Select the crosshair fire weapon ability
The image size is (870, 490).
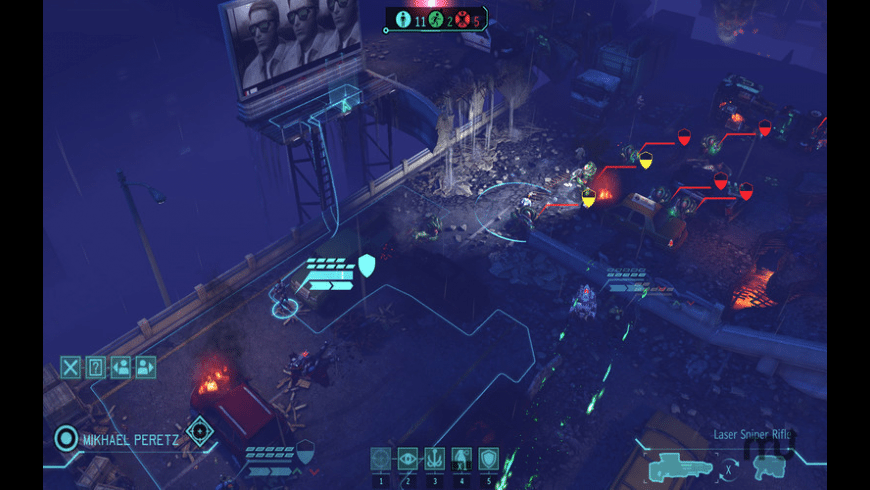tap(381, 458)
